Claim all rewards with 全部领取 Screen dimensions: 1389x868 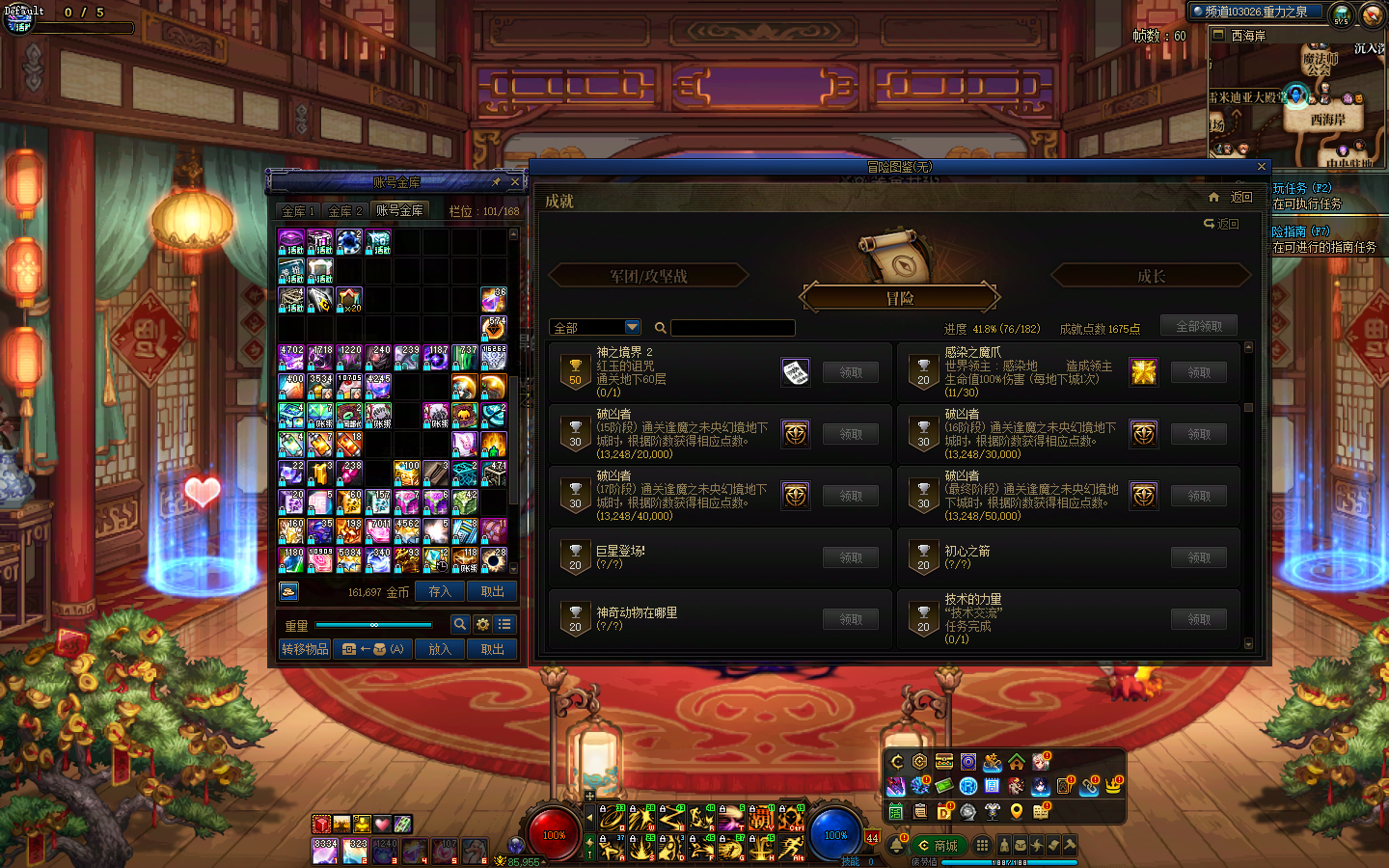click(1199, 326)
